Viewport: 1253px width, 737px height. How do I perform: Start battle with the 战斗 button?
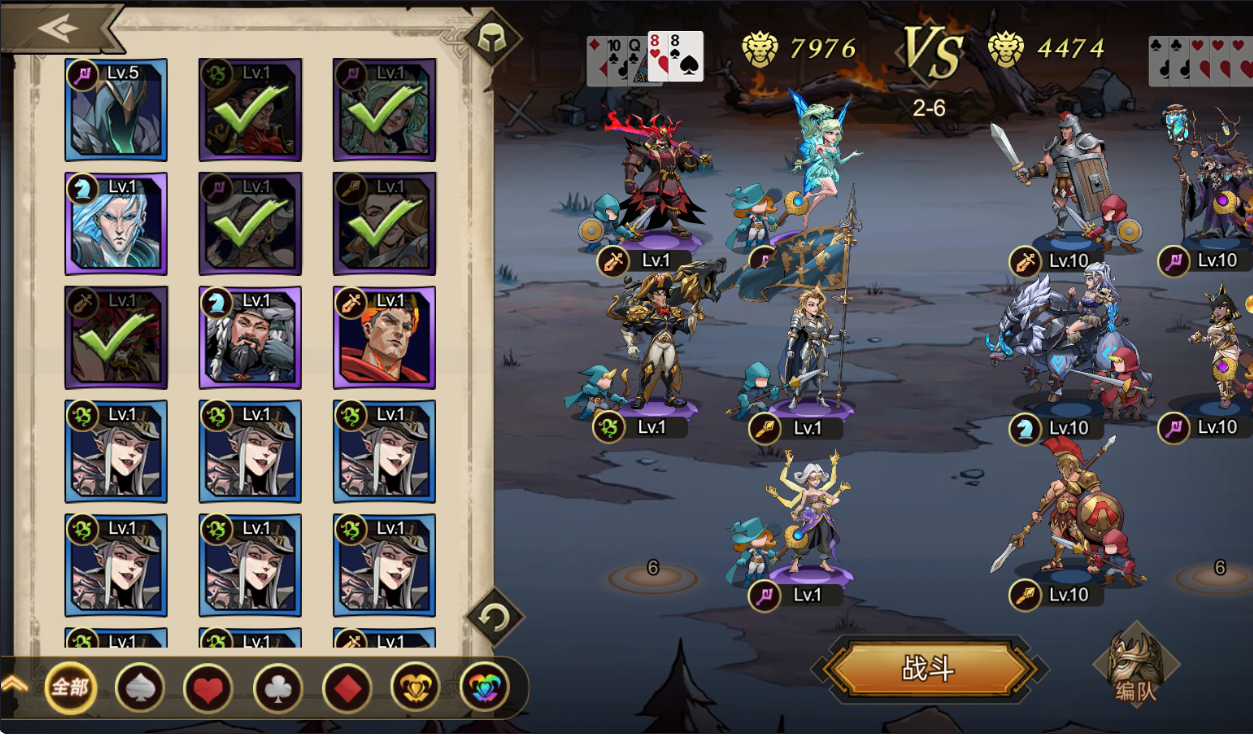[x=929, y=669]
